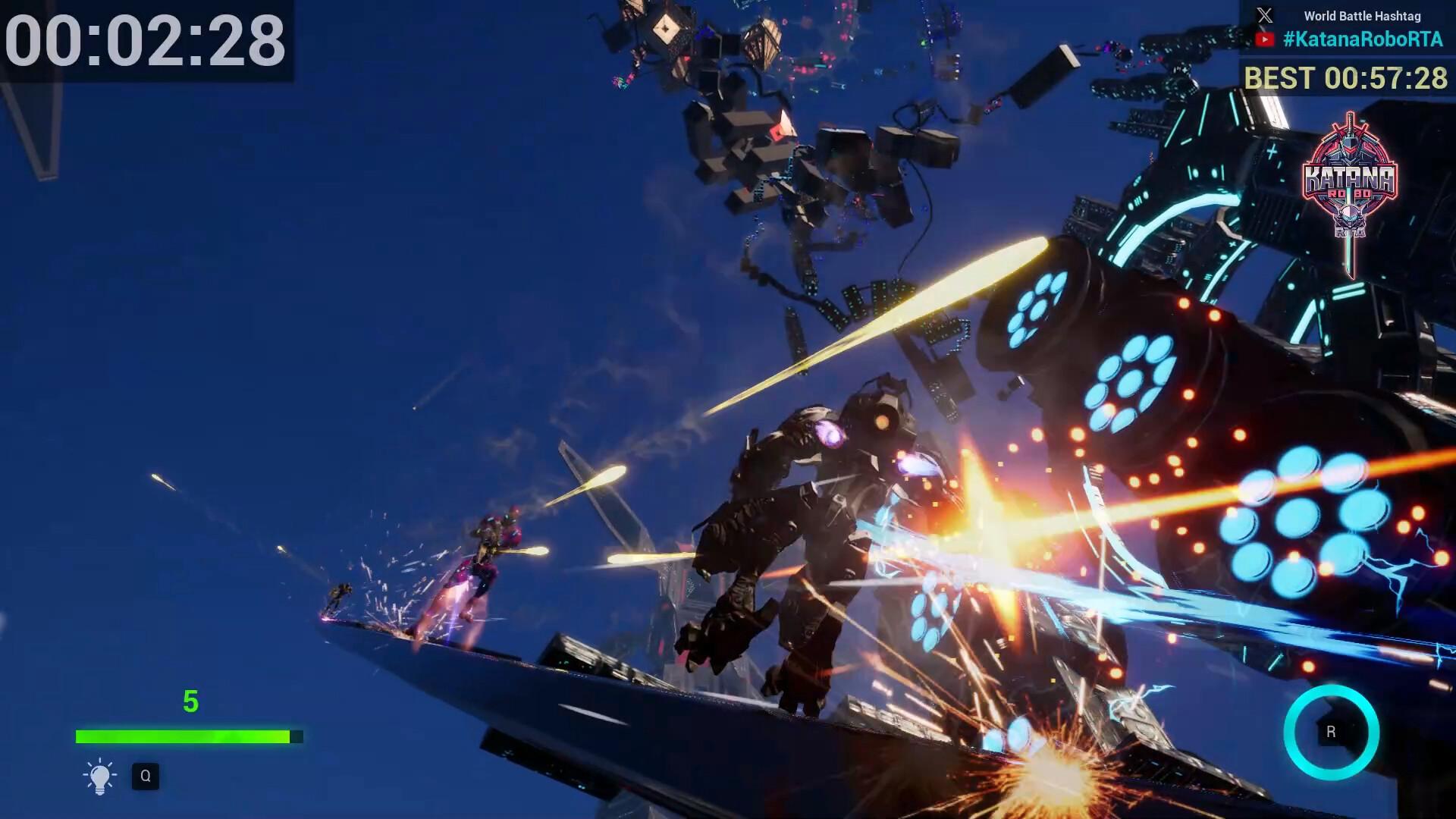Toggle the Q ability key display
This screenshot has height=819, width=1456.
146,776
